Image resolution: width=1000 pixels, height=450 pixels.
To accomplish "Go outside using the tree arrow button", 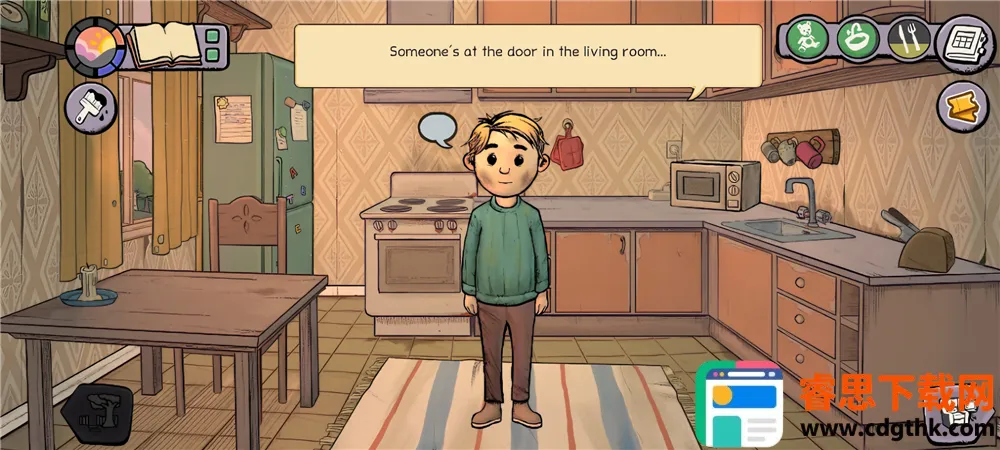I will 98,412.
